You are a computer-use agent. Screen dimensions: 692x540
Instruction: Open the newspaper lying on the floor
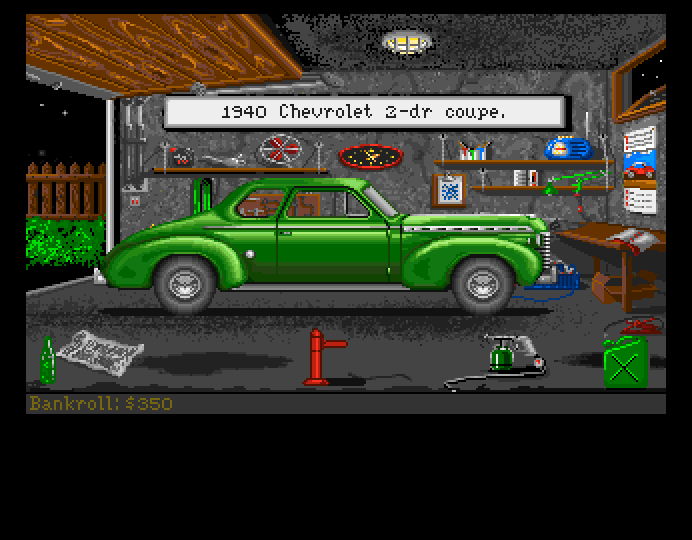[99, 349]
